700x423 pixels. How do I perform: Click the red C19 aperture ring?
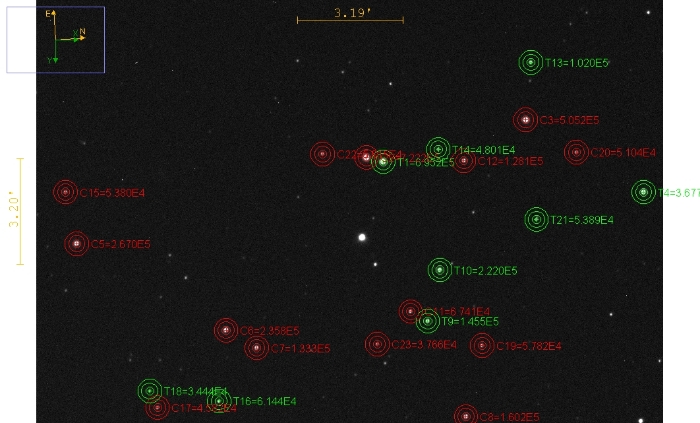pos(482,346)
